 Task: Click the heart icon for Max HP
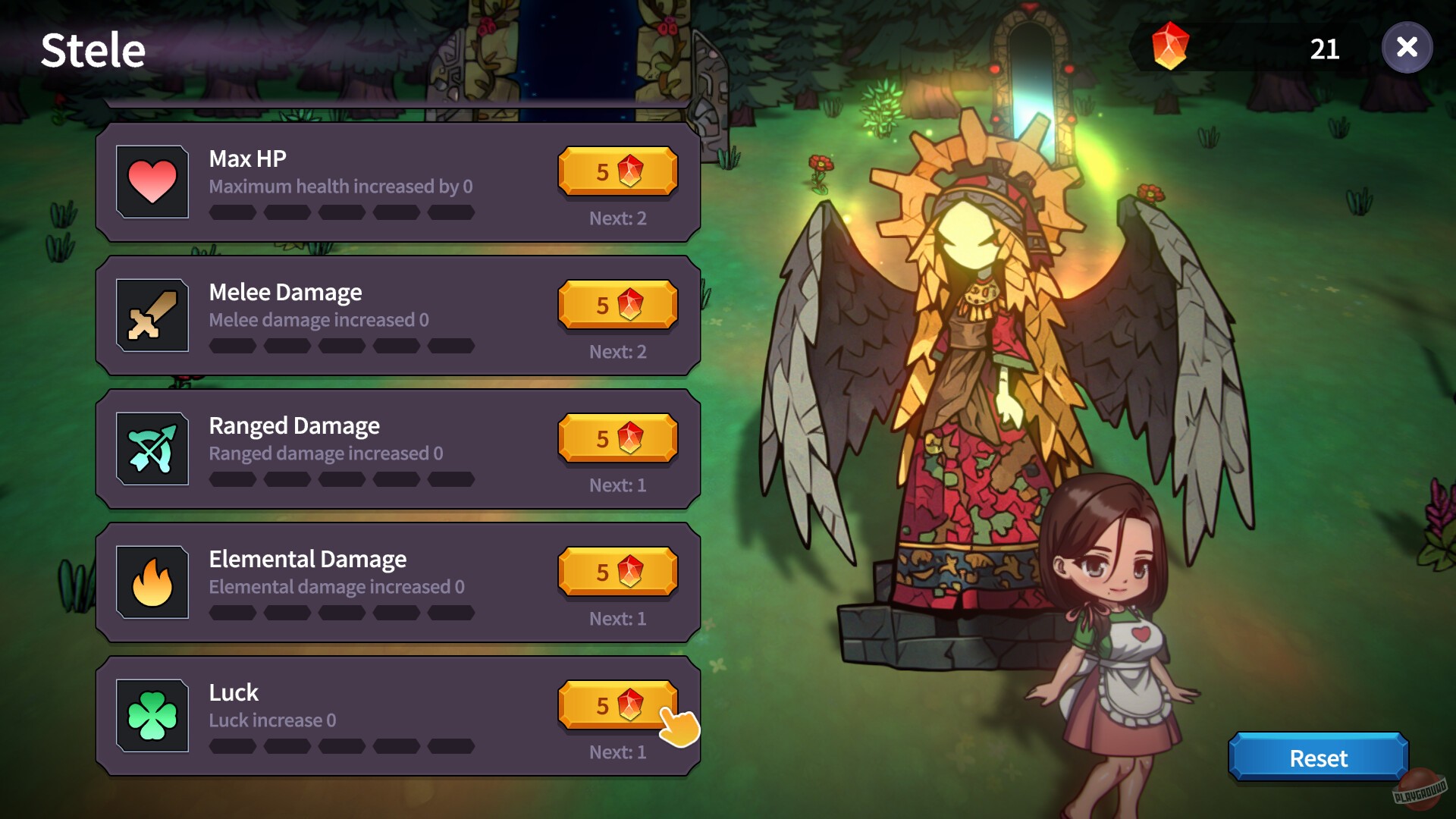tap(152, 181)
